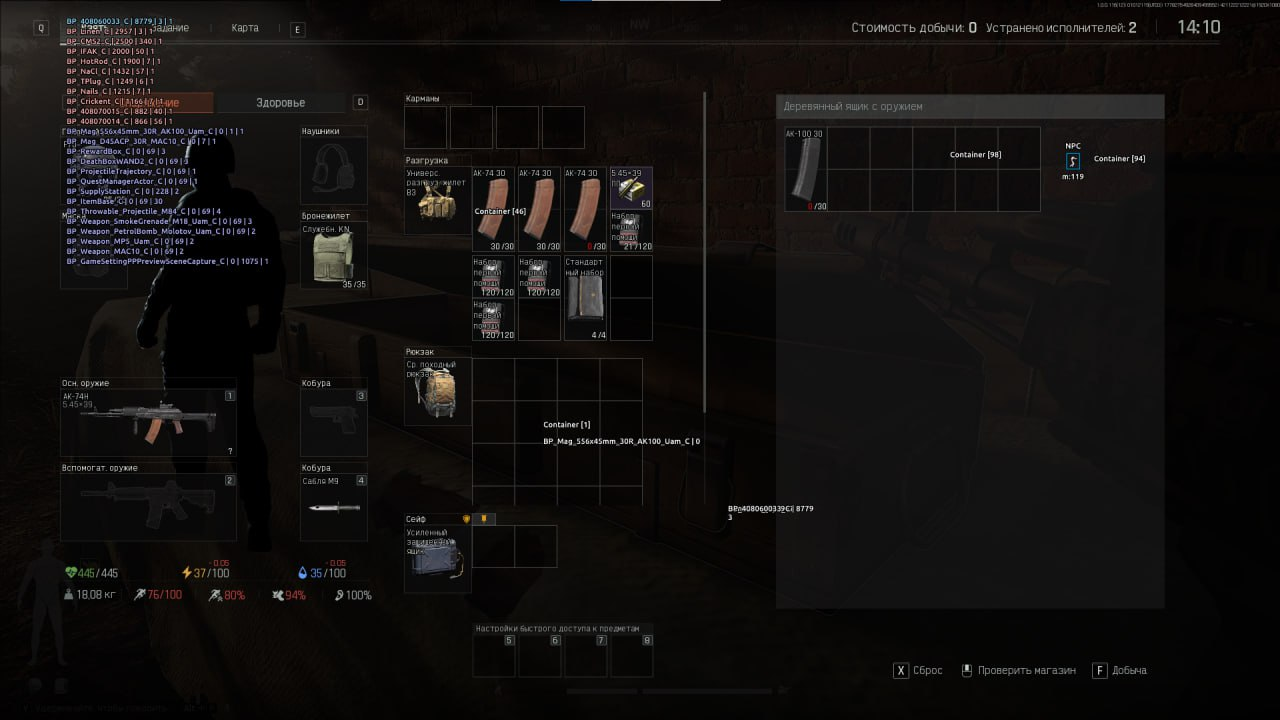
Task: Select the medium hiking backpack icon
Action: pyautogui.click(x=437, y=392)
